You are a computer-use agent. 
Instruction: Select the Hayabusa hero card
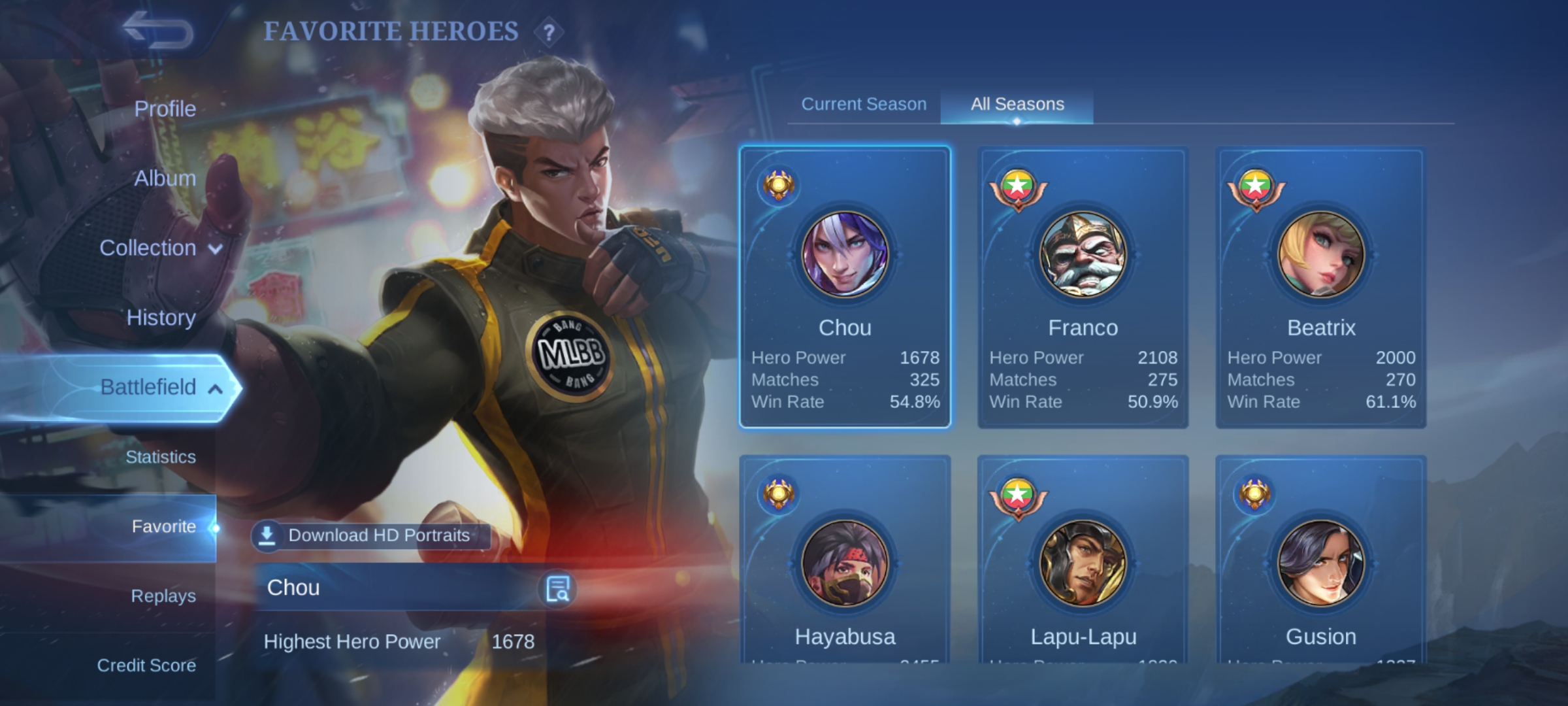tap(845, 562)
